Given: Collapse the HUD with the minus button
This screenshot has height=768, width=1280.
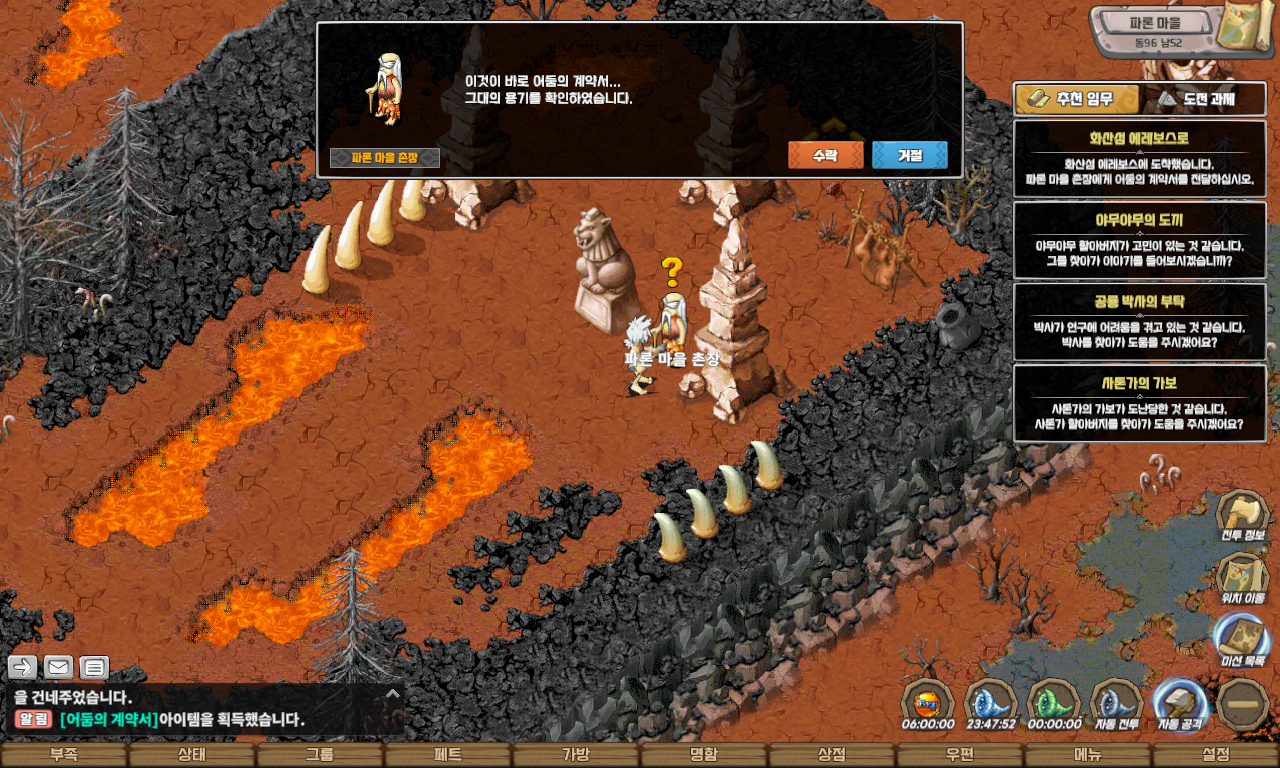Looking at the screenshot, I should coord(1243,704).
